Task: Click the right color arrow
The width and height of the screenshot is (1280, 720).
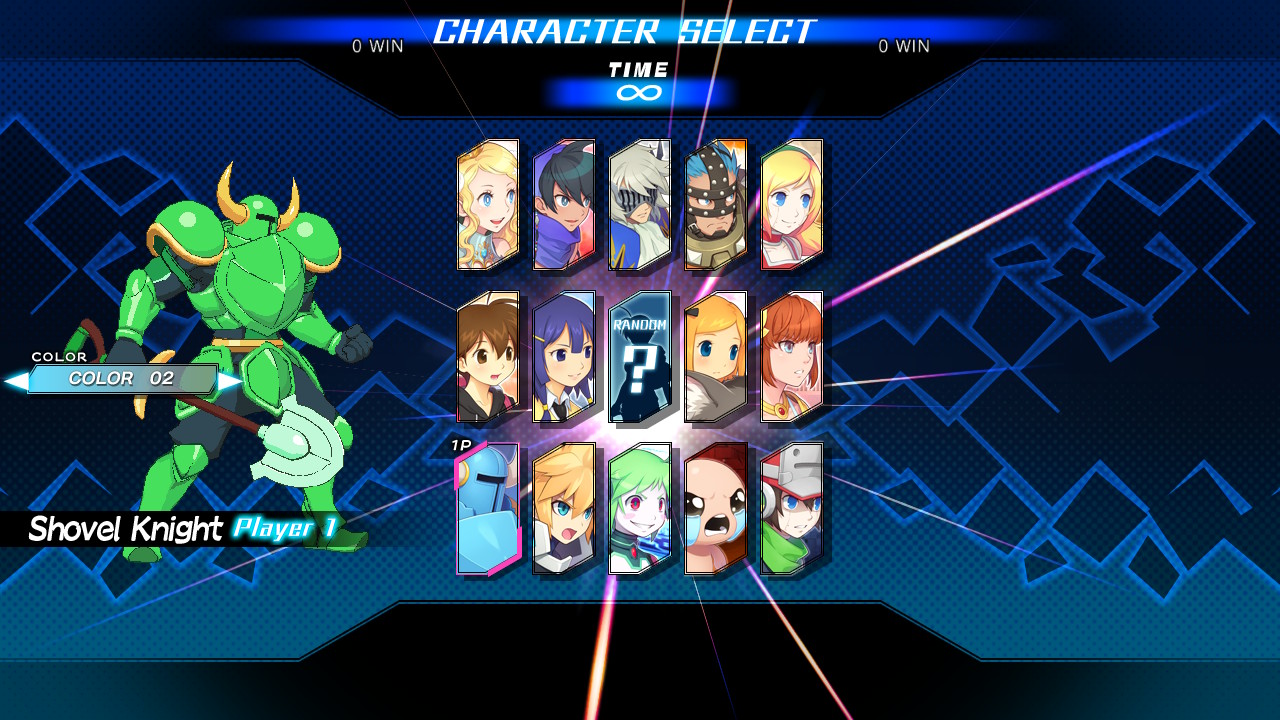Action: pyautogui.click(x=231, y=380)
